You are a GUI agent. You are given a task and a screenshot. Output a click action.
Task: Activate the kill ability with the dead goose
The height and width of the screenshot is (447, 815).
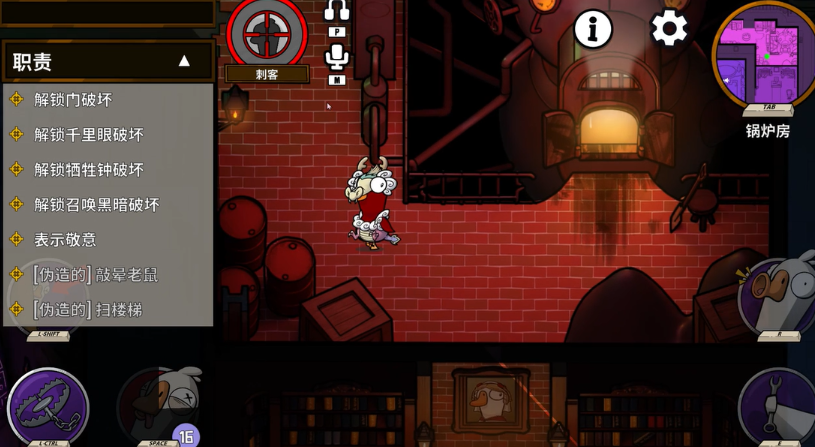pyautogui.click(x=160, y=405)
